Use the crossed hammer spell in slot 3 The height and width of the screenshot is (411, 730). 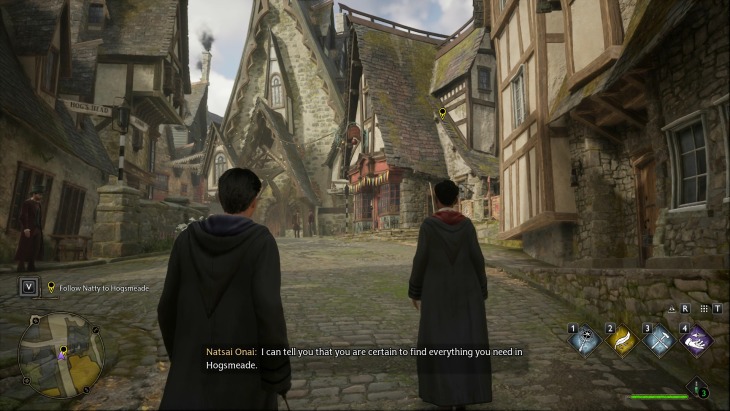click(659, 341)
